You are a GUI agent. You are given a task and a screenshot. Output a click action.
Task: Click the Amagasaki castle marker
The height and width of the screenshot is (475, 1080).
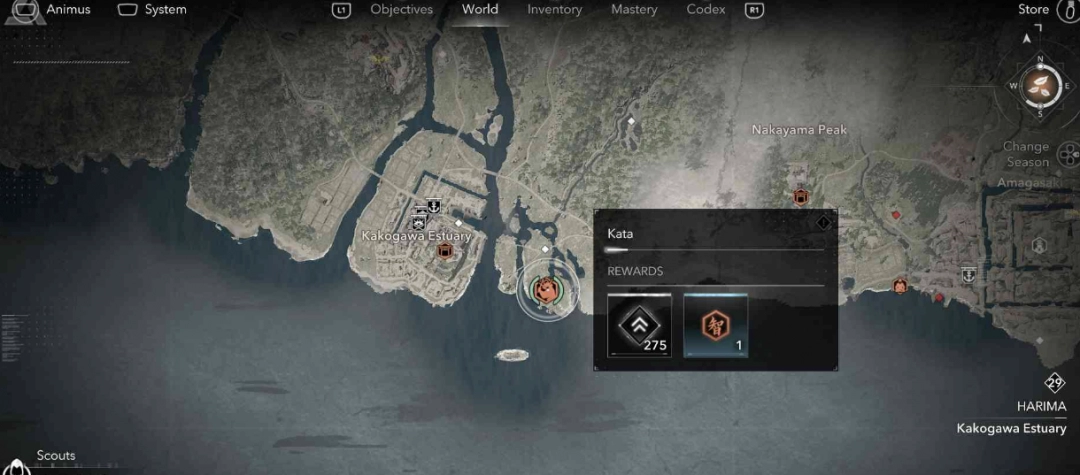pos(1040,244)
